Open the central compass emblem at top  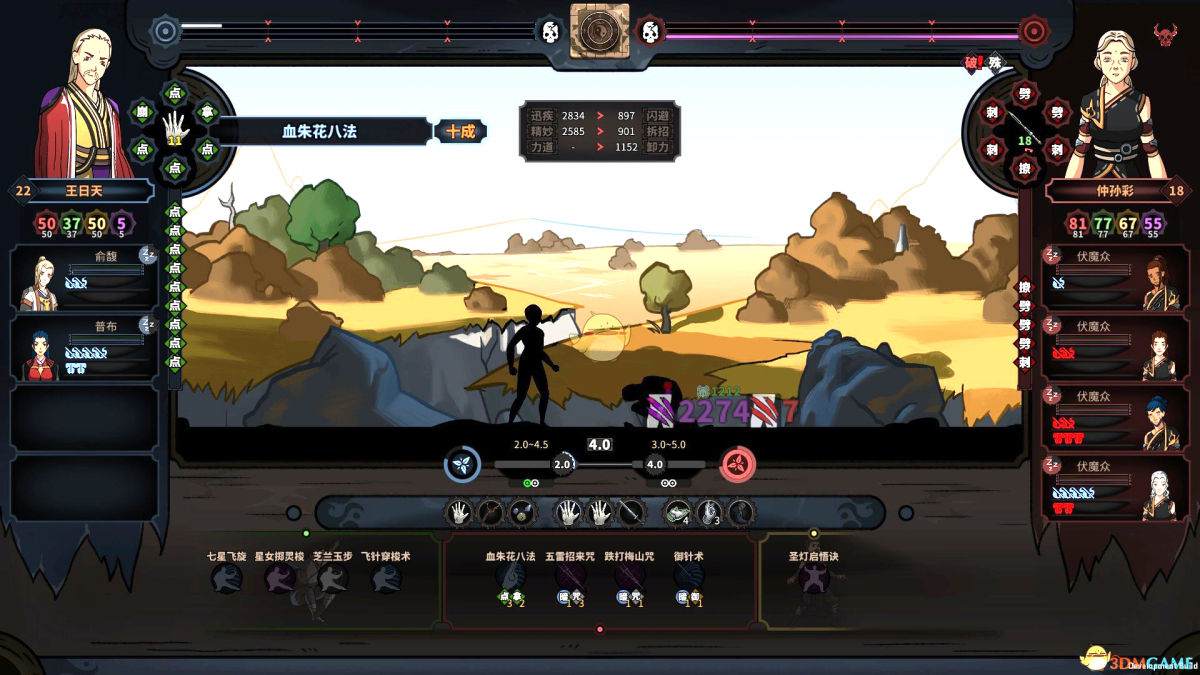click(x=600, y=31)
